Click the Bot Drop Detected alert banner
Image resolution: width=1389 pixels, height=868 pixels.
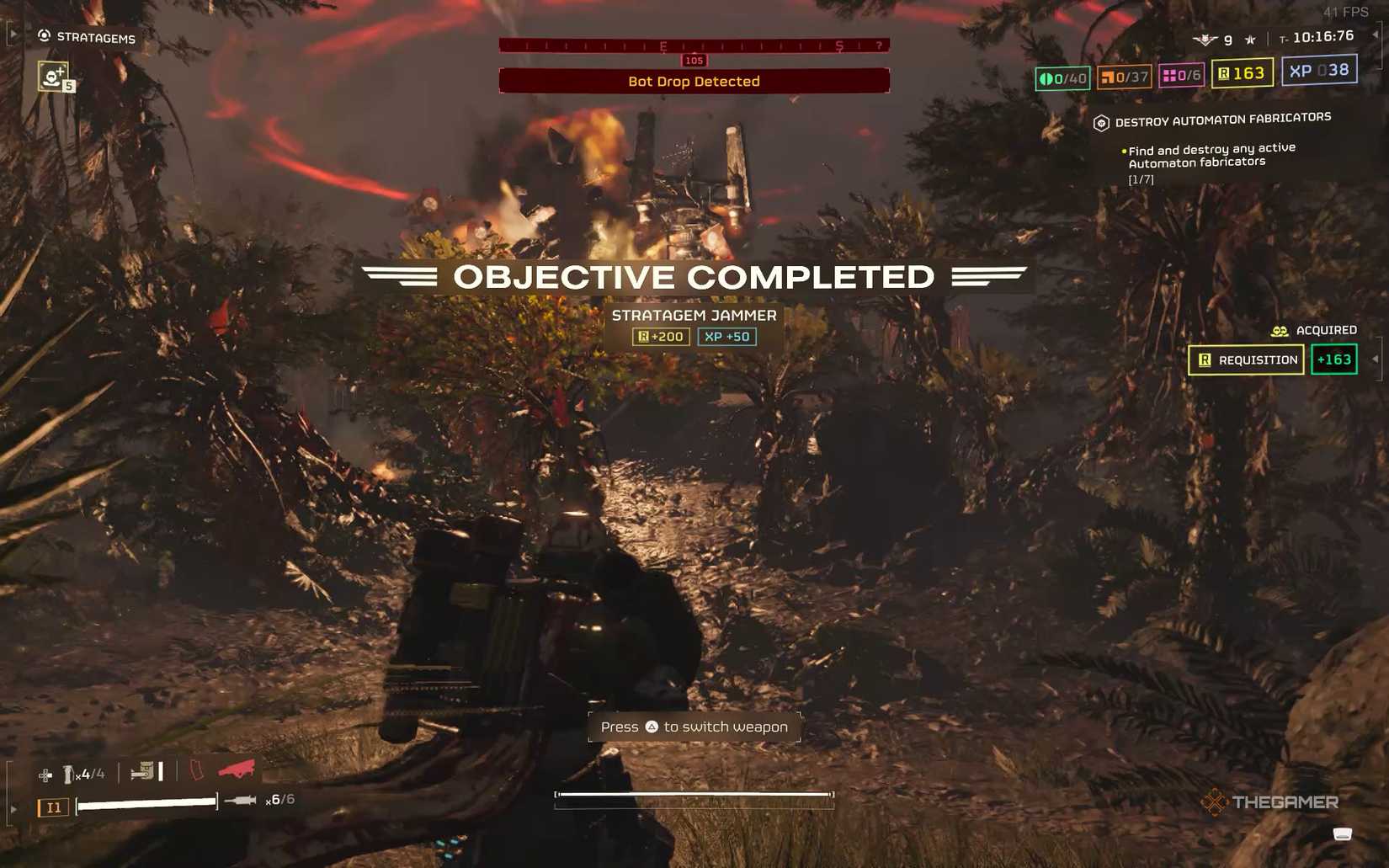click(x=694, y=81)
